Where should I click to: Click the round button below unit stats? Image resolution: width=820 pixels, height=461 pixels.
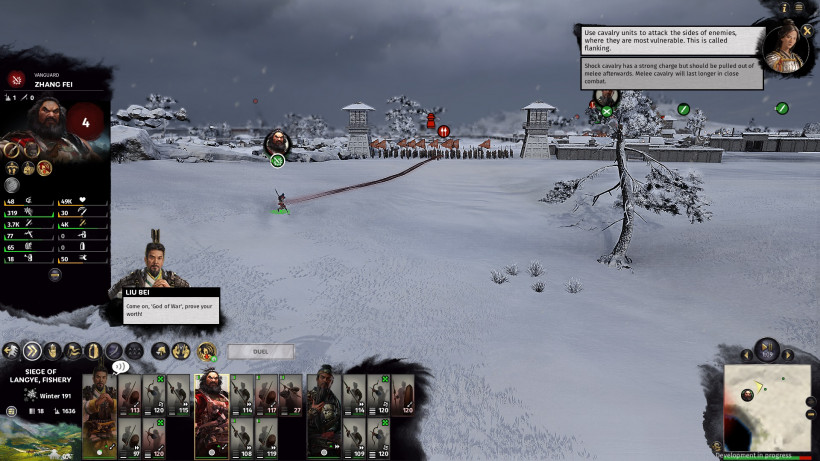point(12,185)
